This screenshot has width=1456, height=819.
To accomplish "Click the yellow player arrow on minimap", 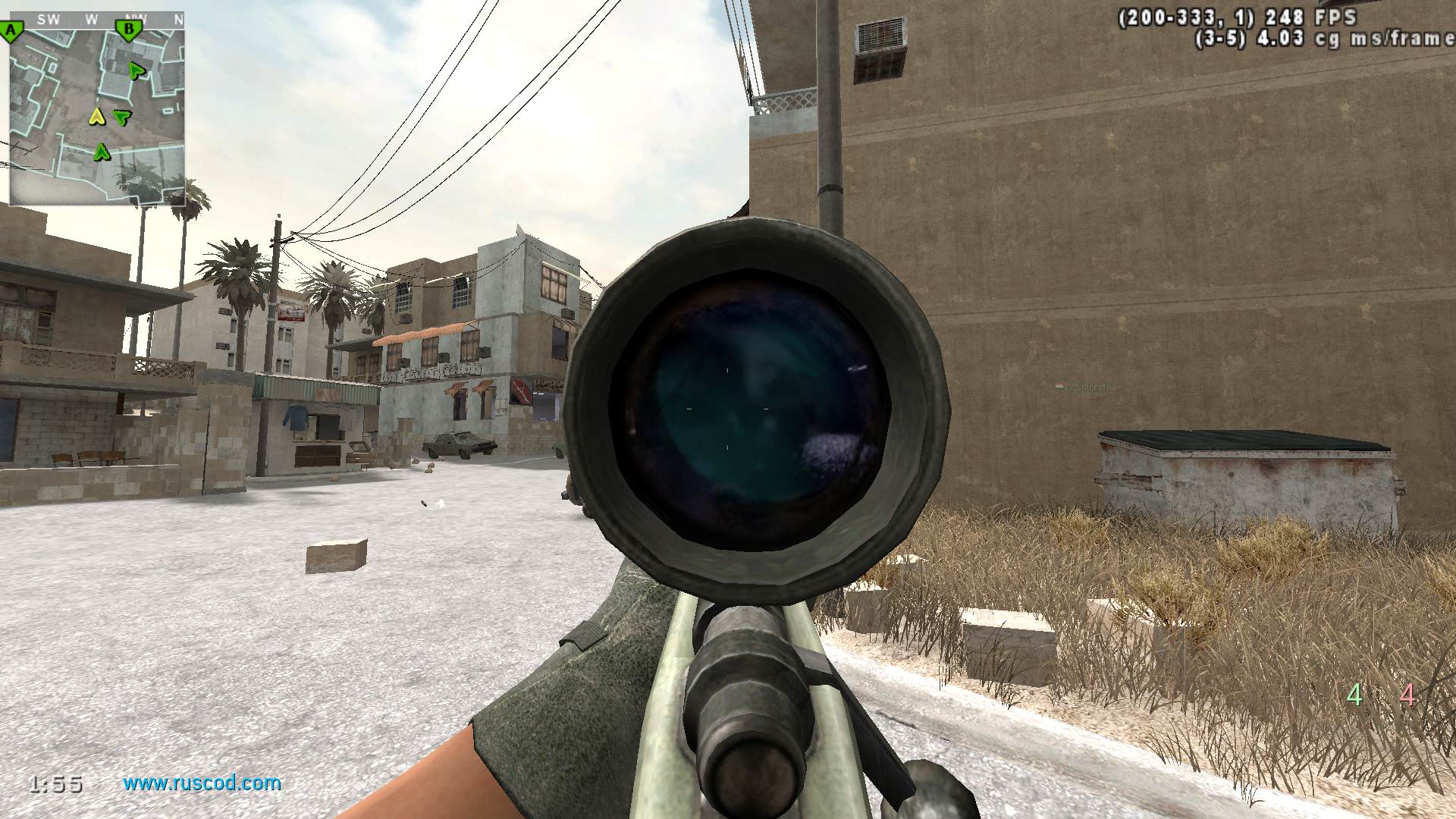I will pyautogui.click(x=96, y=116).
